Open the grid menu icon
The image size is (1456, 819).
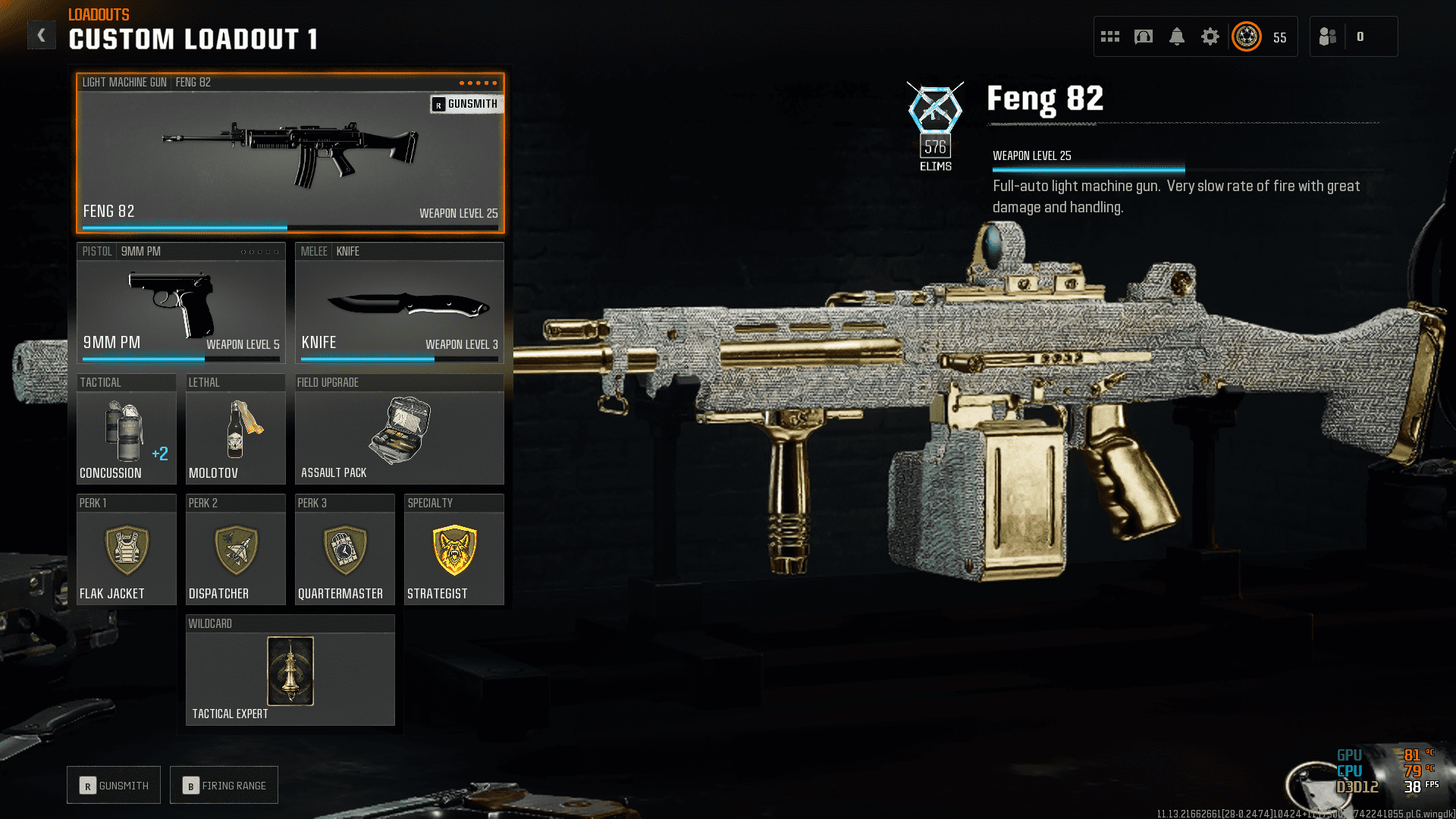click(1110, 36)
